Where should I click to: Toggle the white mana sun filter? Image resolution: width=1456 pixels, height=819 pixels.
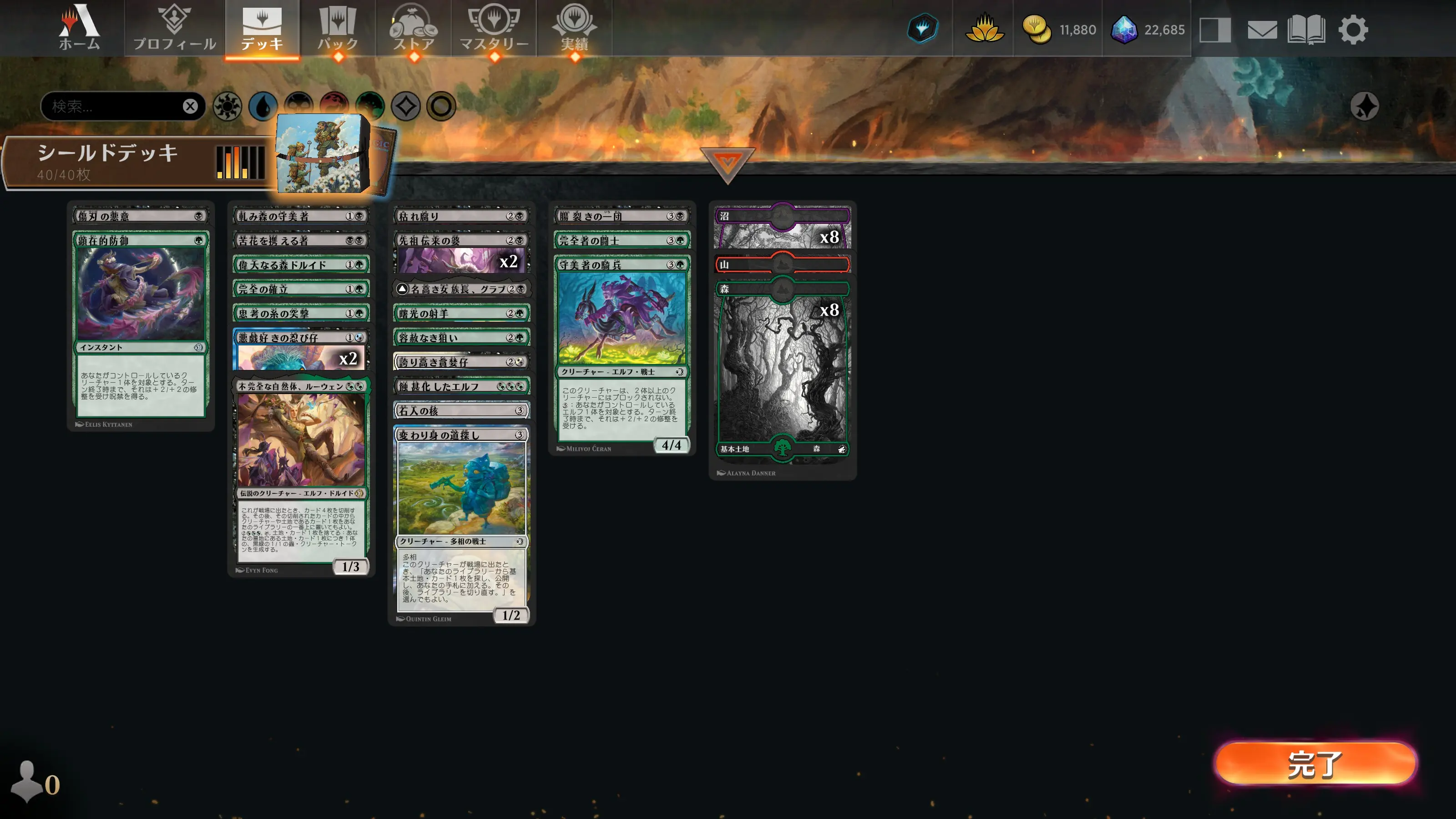coord(227,106)
